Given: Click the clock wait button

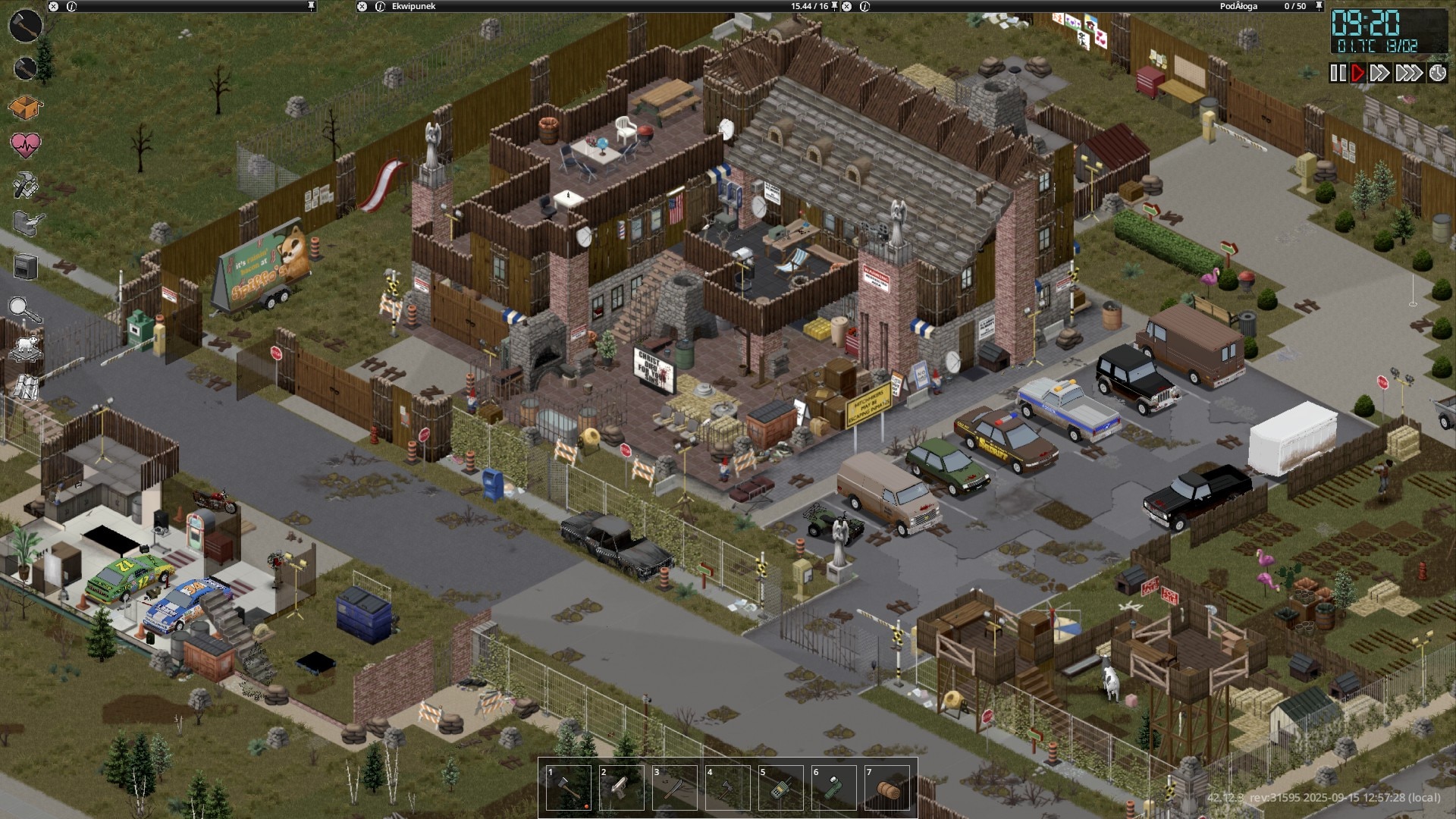Looking at the screenshot, I should coord(1438,73).
